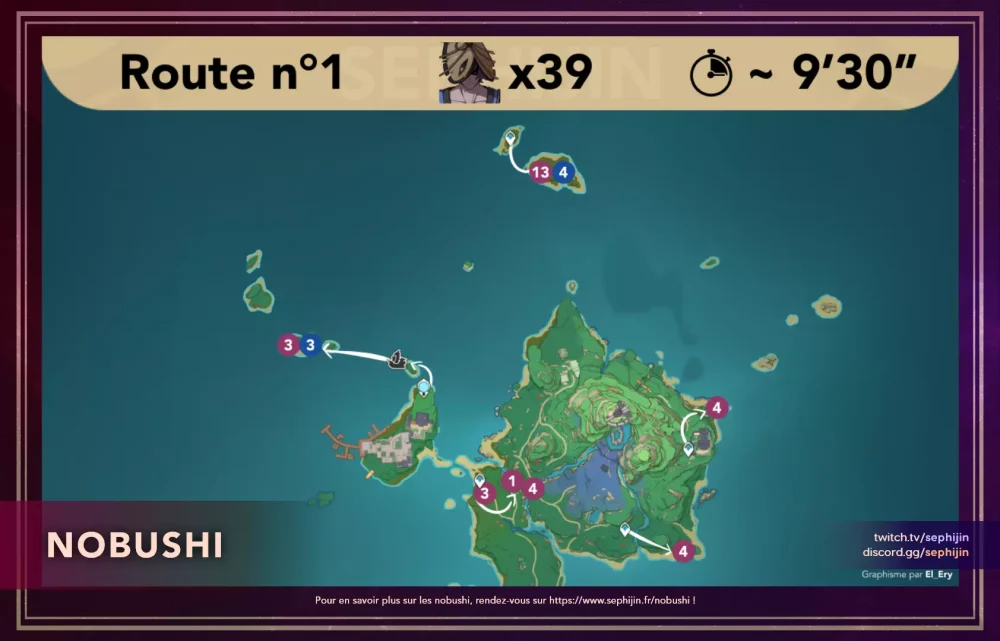Image resolution: width=1000 pixels, height=641 pixels.
Task: Click the blue 4 map marker
Action: point(564,172)
